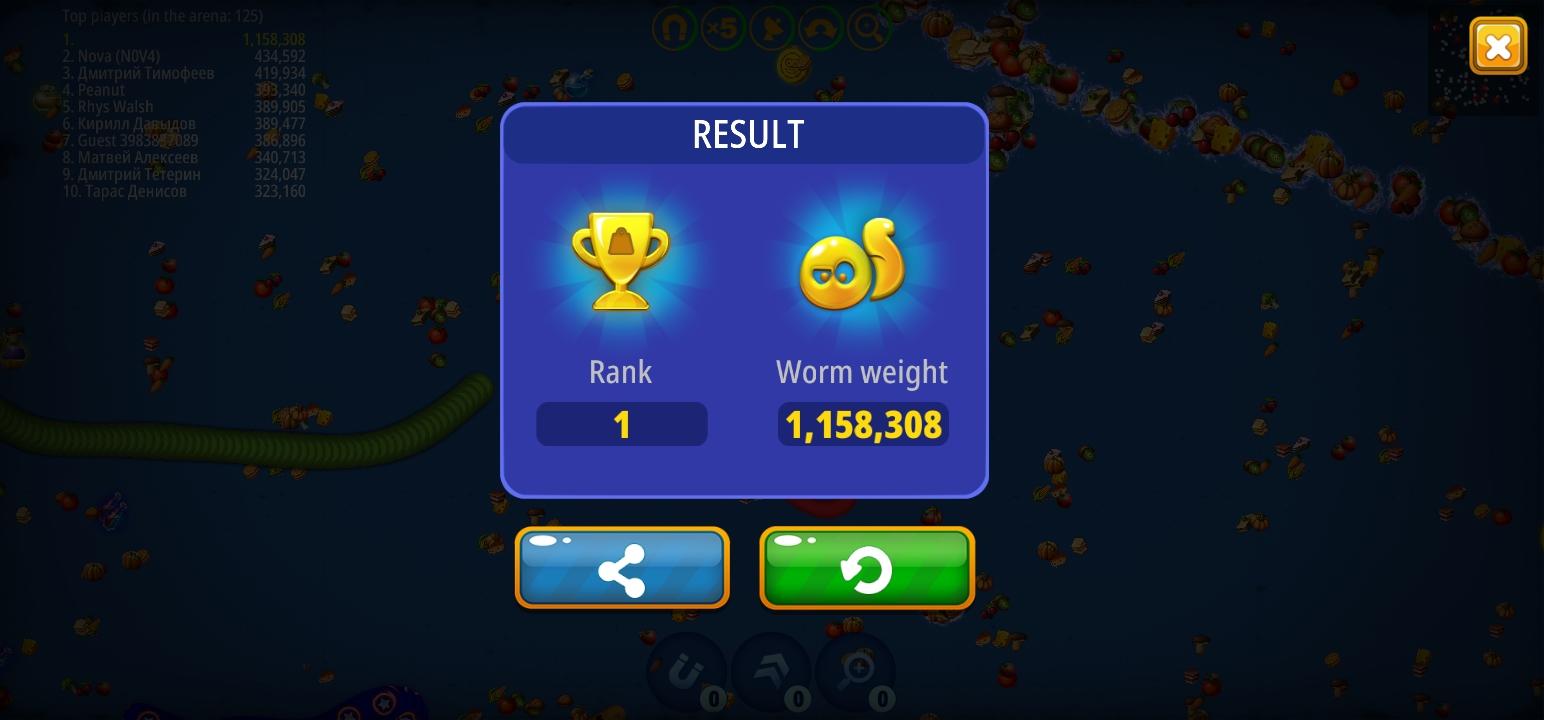Click Дмитрий Тимофеев in the rankings list
The width and height of the screenshot is (1544, 720).
click(x=140, y=73)
